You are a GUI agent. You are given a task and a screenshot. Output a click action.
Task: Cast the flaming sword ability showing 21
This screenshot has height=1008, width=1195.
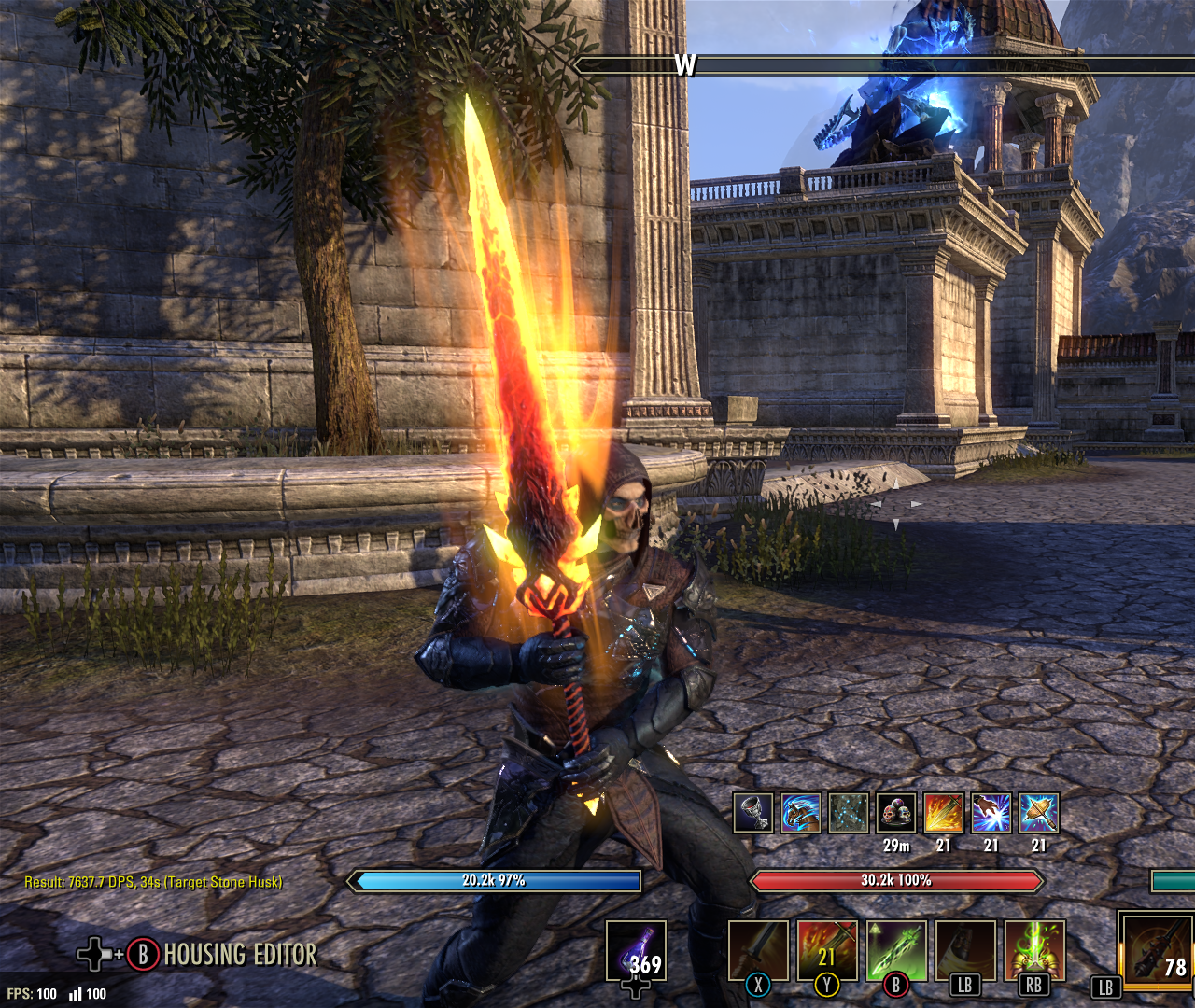click(x=827, y=950)
